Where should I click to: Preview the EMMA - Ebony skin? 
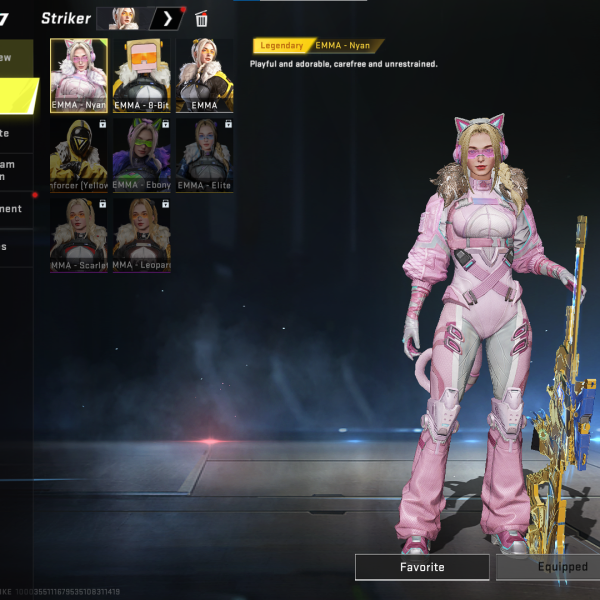(x=141, y=154)
